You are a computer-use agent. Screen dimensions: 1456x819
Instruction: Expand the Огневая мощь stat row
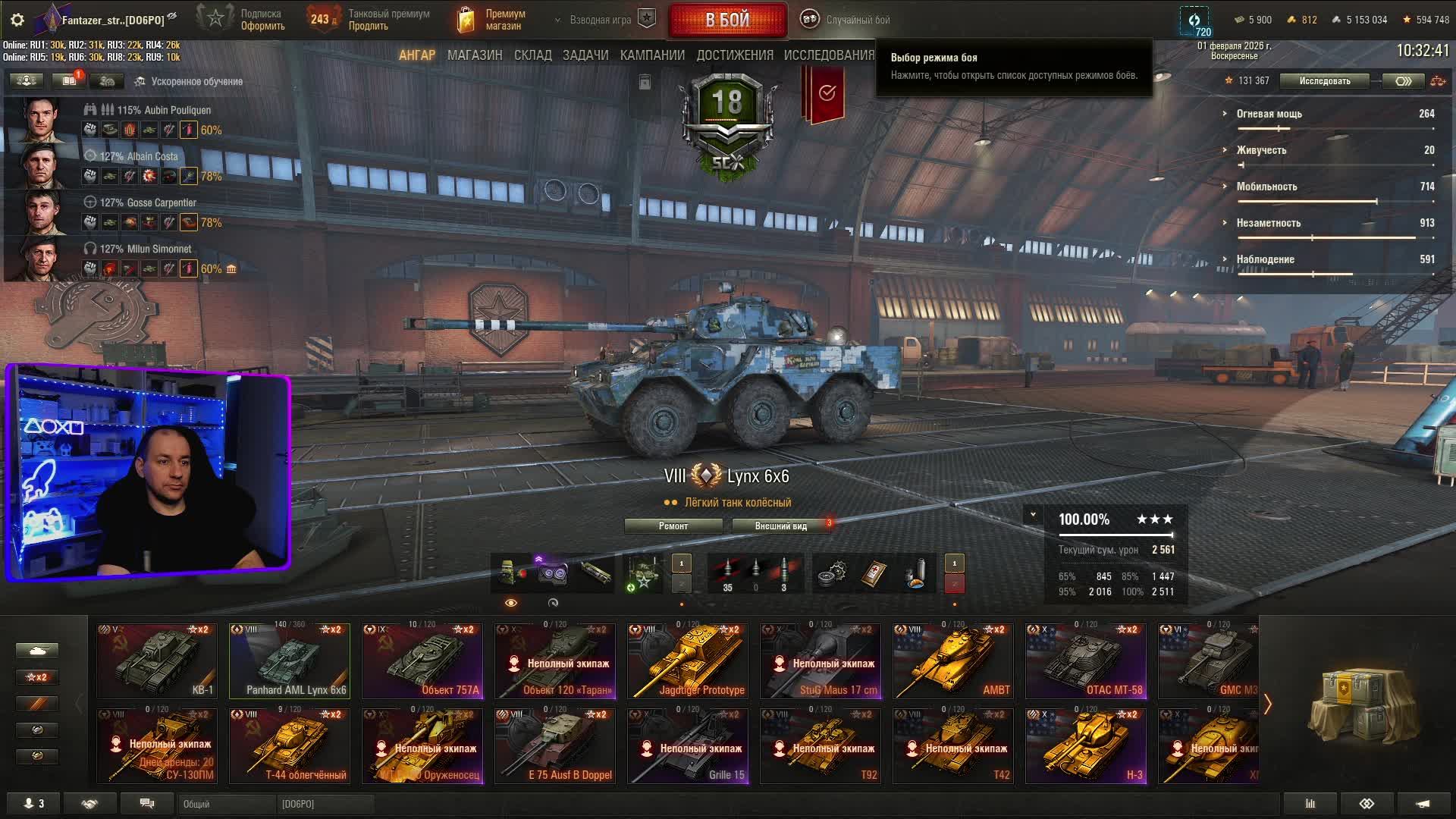[1269, 114]
